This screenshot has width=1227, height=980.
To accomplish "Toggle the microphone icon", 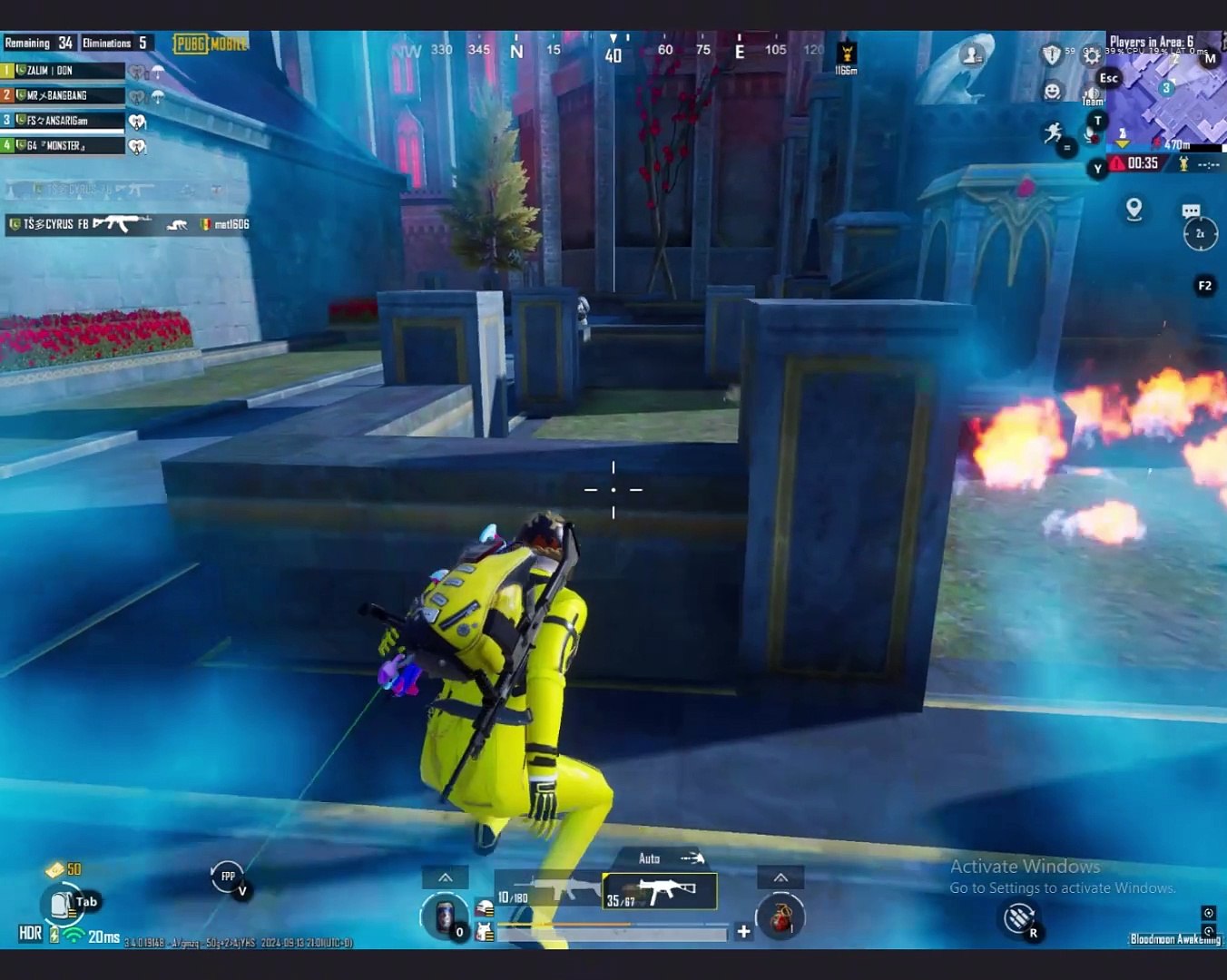I will tap(1090, 135).
